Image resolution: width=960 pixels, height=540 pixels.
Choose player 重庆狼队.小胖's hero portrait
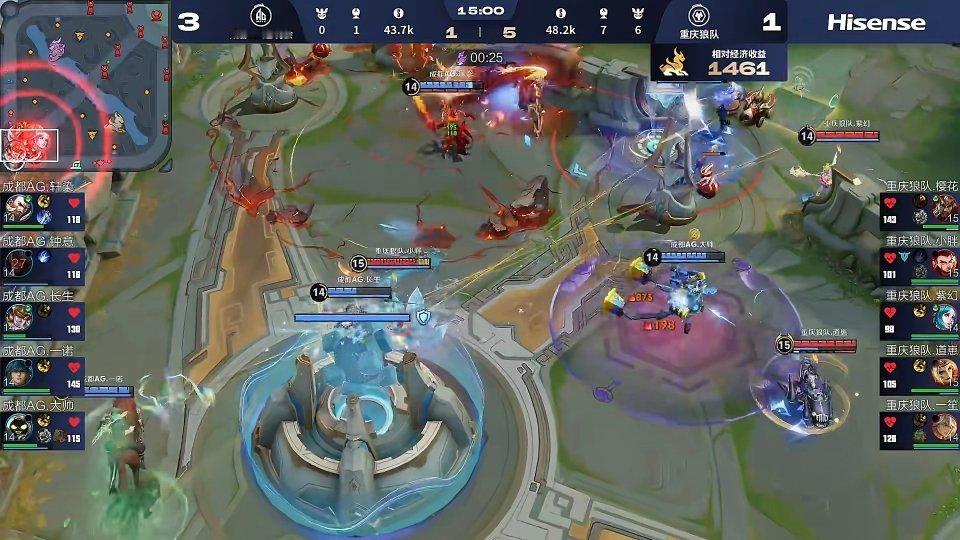coord(944,264)
